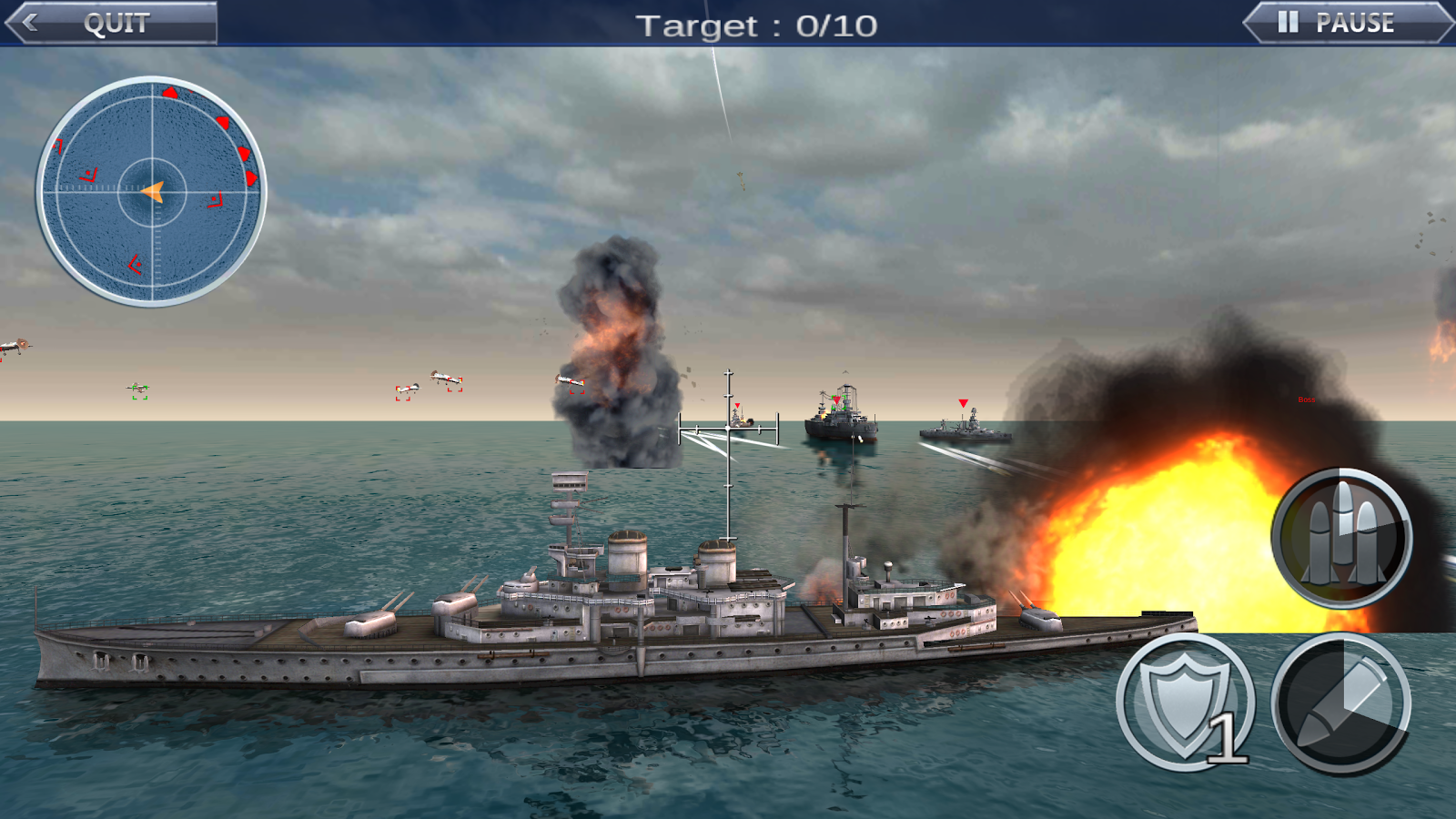
Task: Quit the current mission
Action: click(111, 23)
